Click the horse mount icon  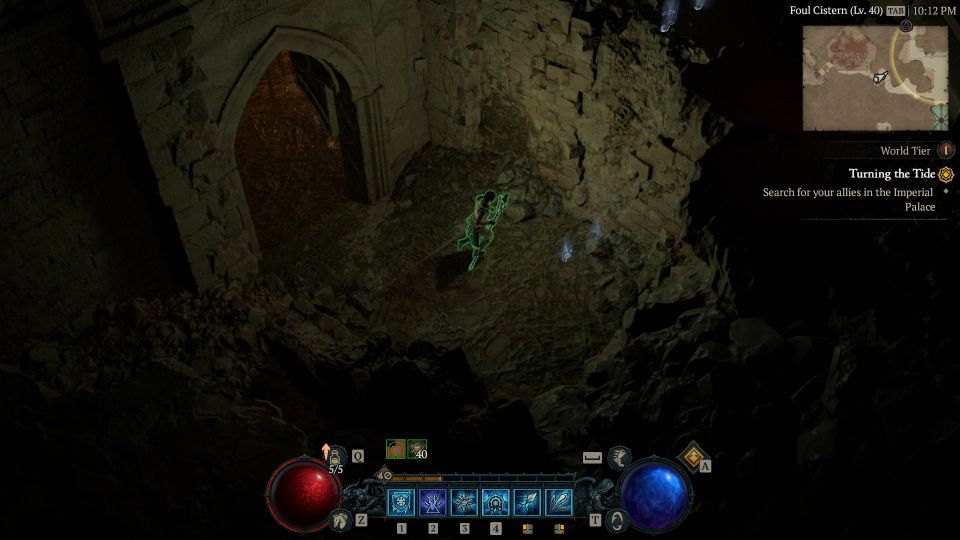click(340, 520)
